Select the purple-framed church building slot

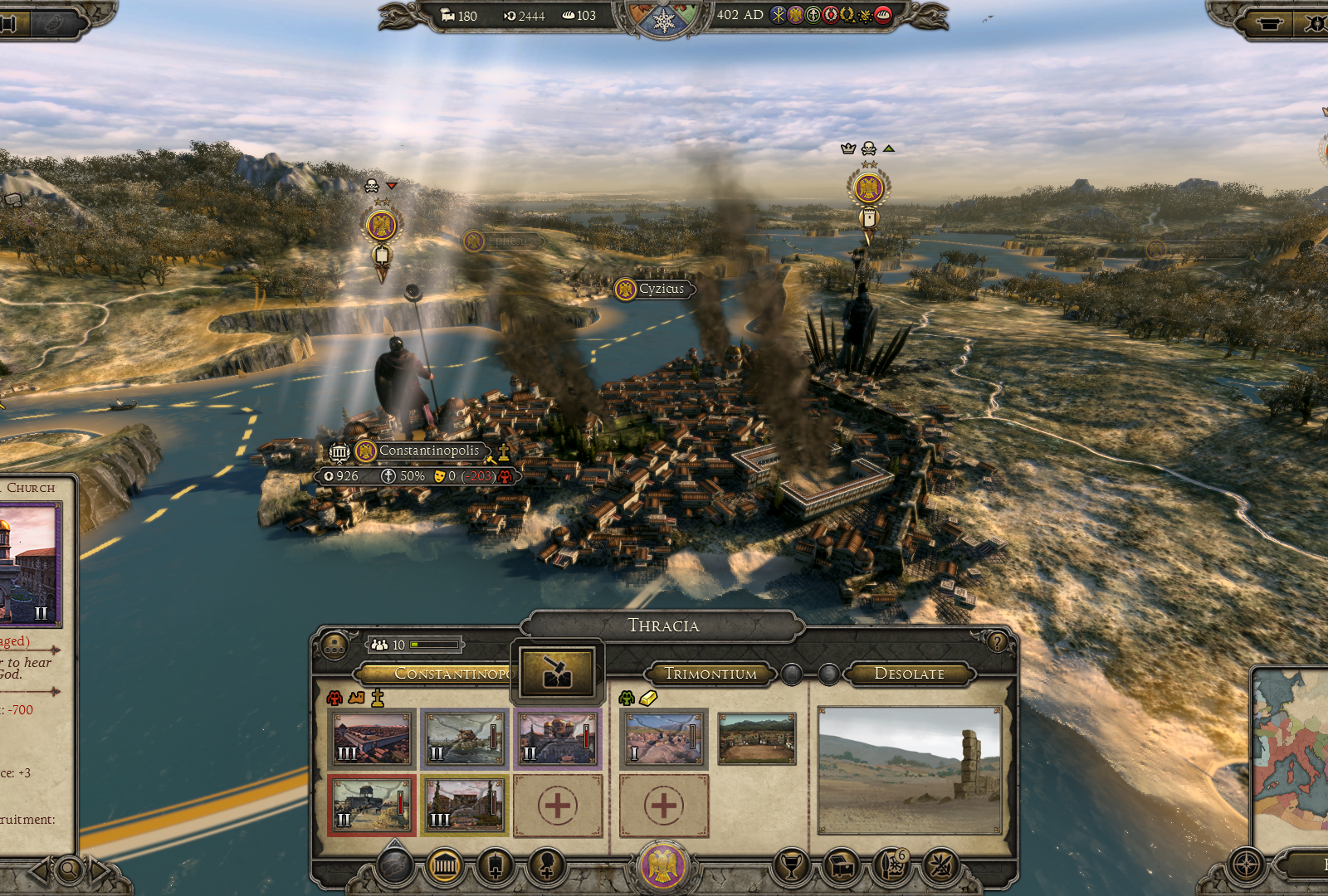[557, 738]
